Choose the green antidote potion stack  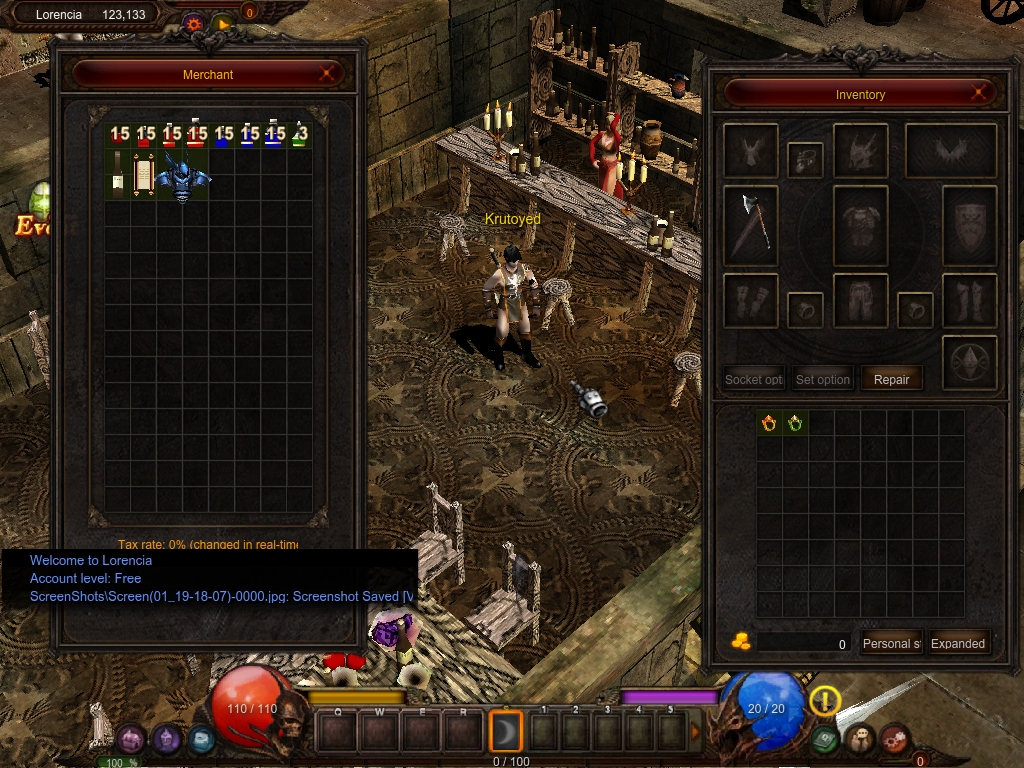point(299,135)
